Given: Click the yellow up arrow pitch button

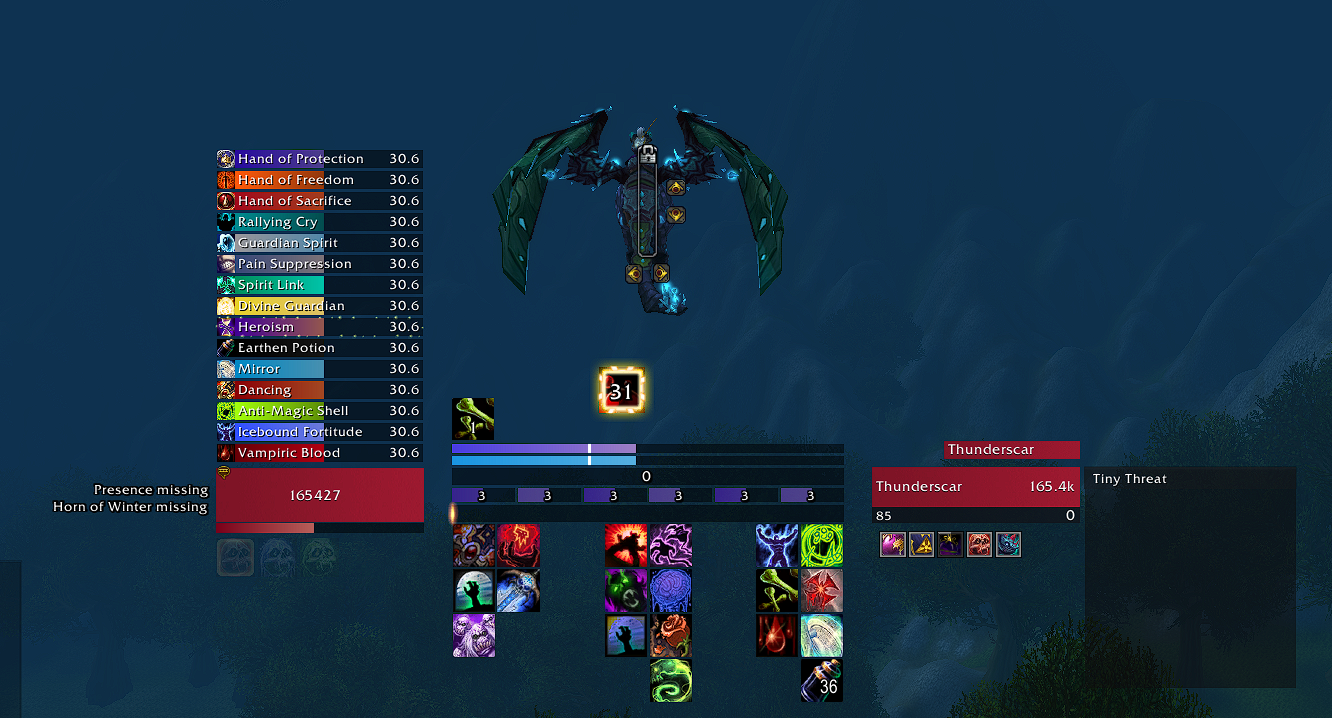Looking at the screenshot, I should 675,187.
